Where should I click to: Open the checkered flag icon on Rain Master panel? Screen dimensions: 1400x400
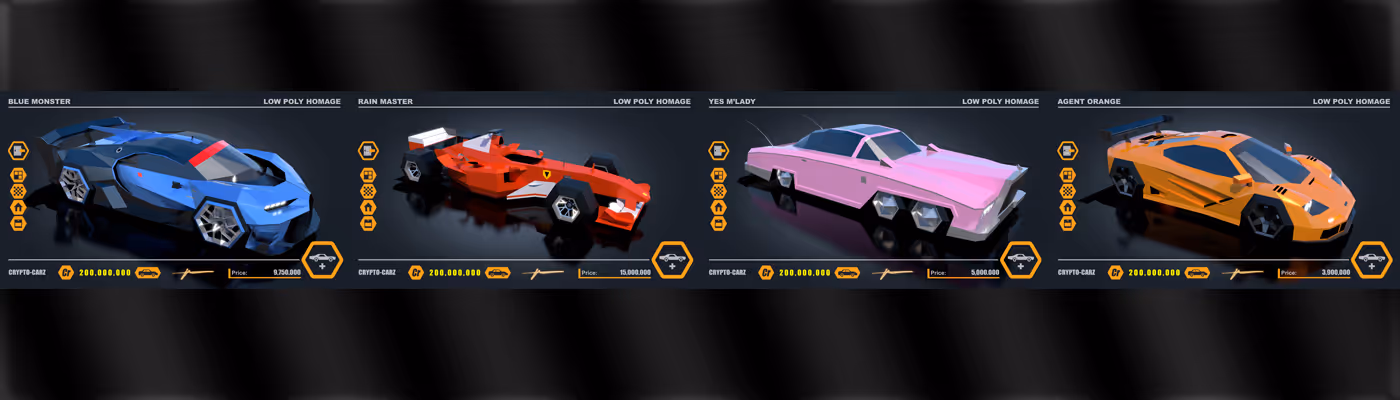(368, 191)
